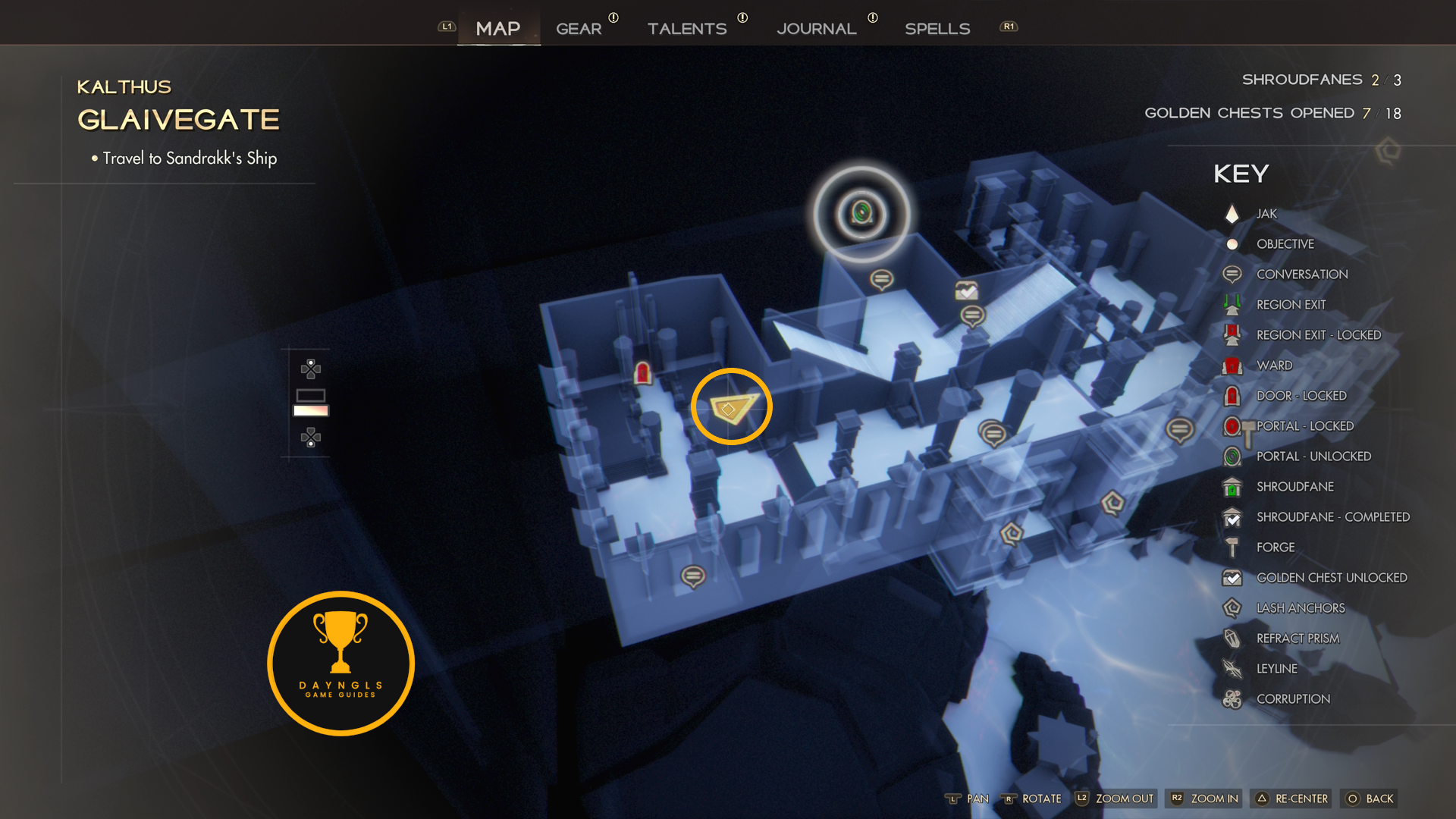
Task: Choose the Ward entry in the key
Action: 1274,366
